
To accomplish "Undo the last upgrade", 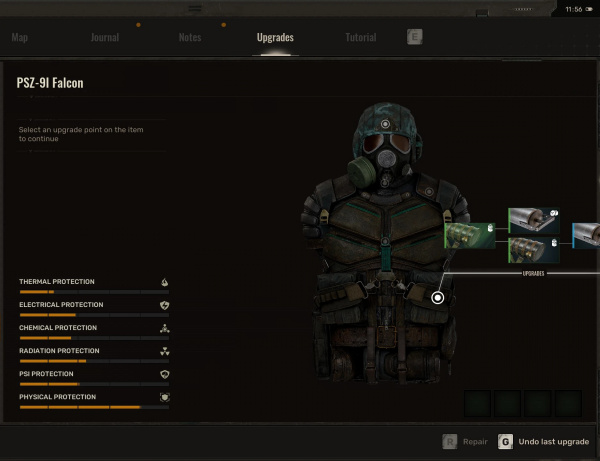I will 545,441.
